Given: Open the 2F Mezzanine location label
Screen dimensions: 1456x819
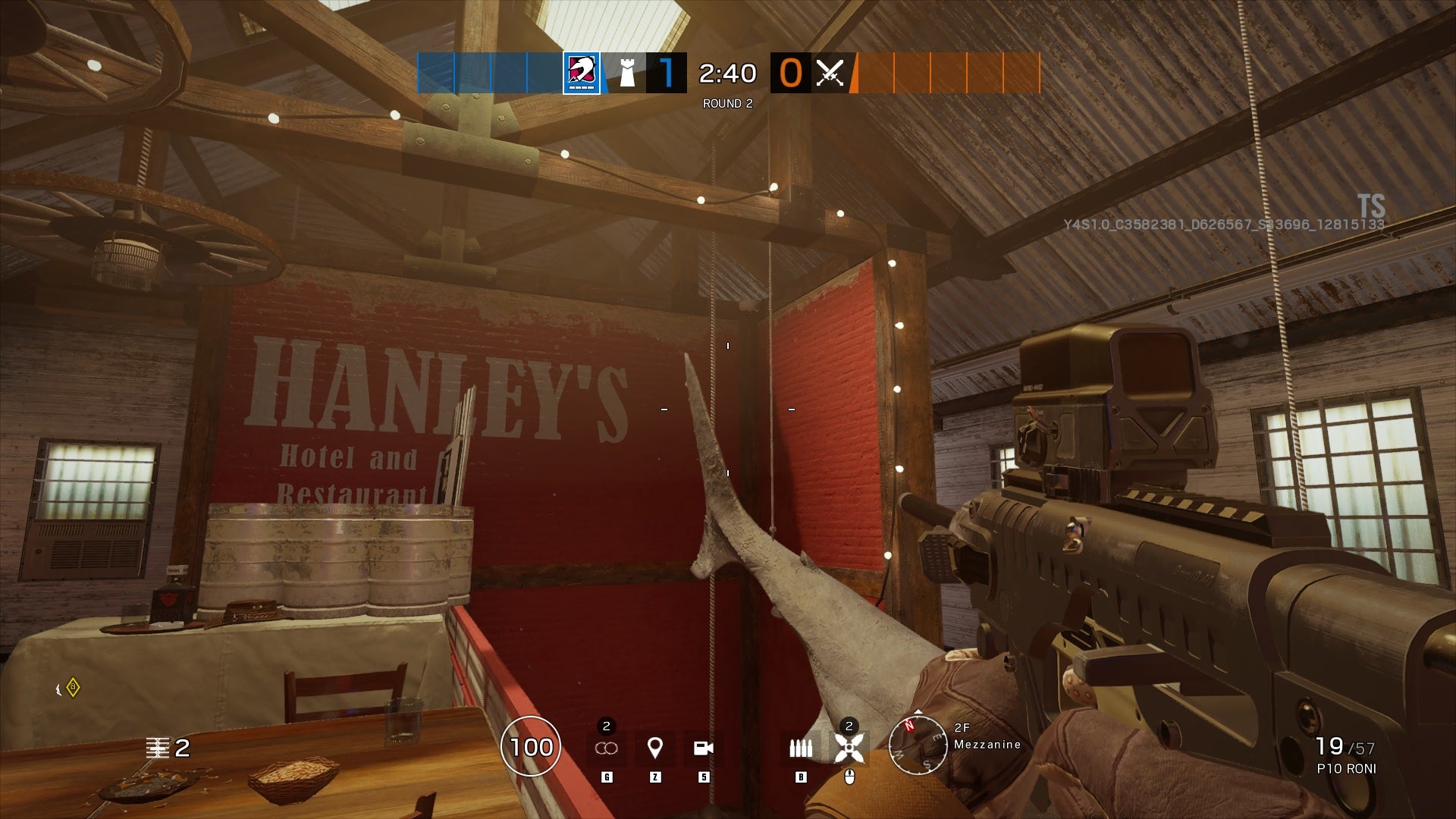Looking at the screenshot, I should (986, 736).
